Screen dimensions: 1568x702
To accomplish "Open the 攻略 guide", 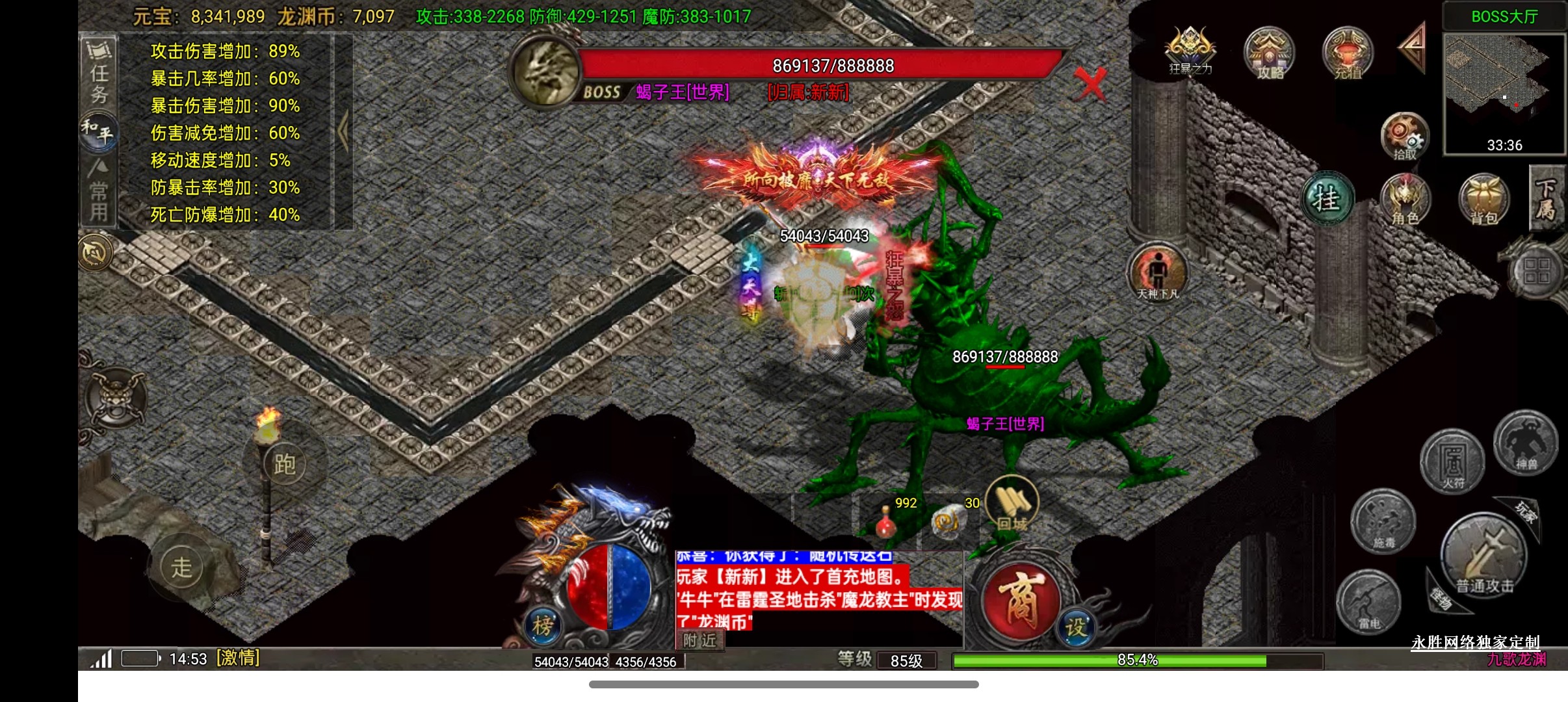I will (x=1269, y=53).
